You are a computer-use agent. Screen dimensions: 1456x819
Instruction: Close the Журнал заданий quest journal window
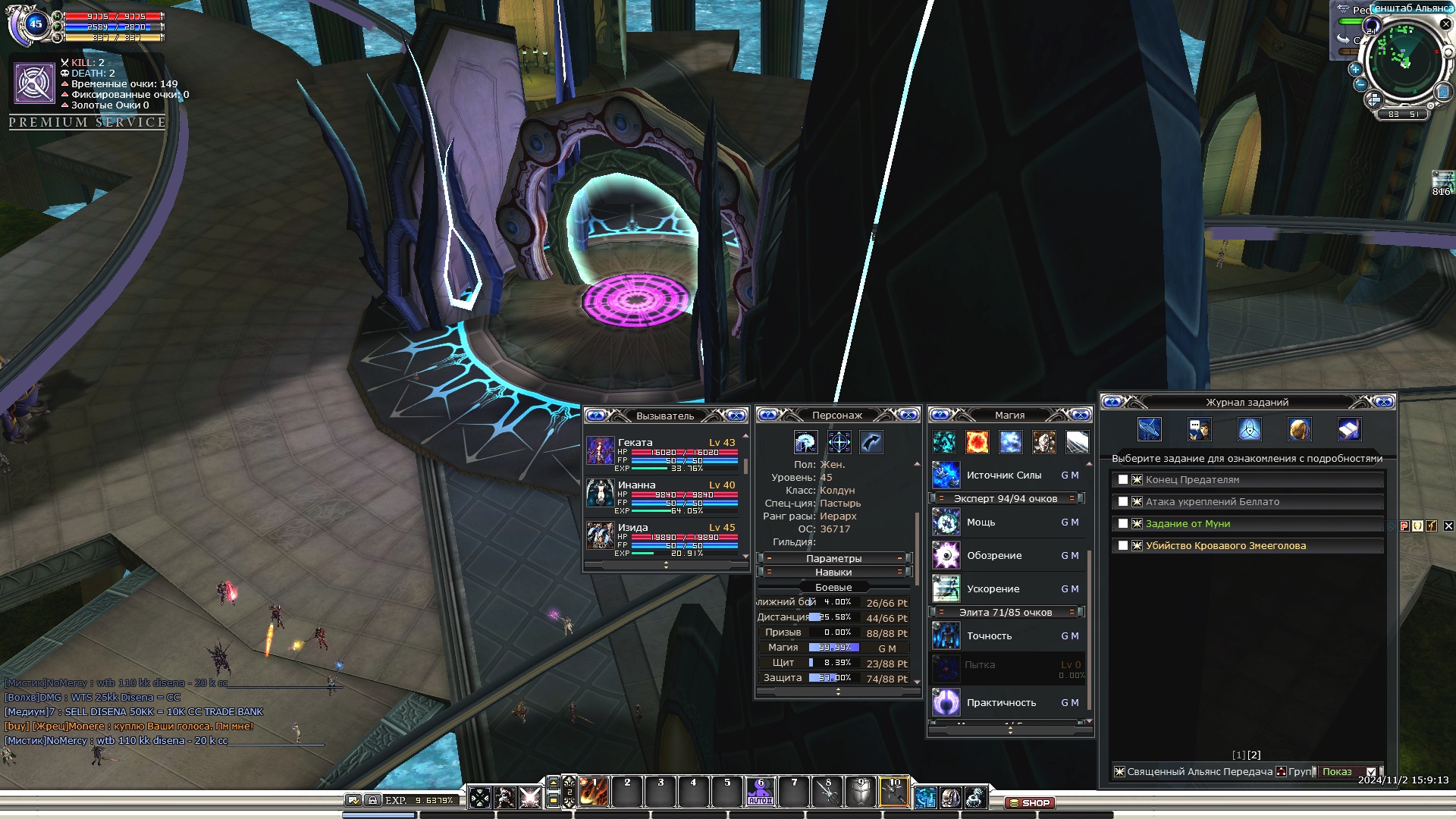(x=1383, y=402)
